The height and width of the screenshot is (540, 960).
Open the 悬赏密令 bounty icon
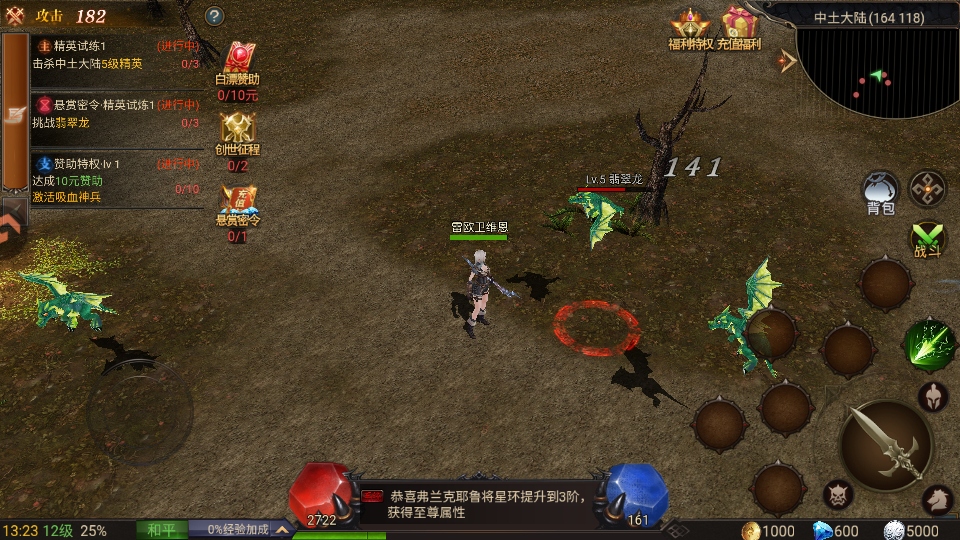tap(238, 207)
